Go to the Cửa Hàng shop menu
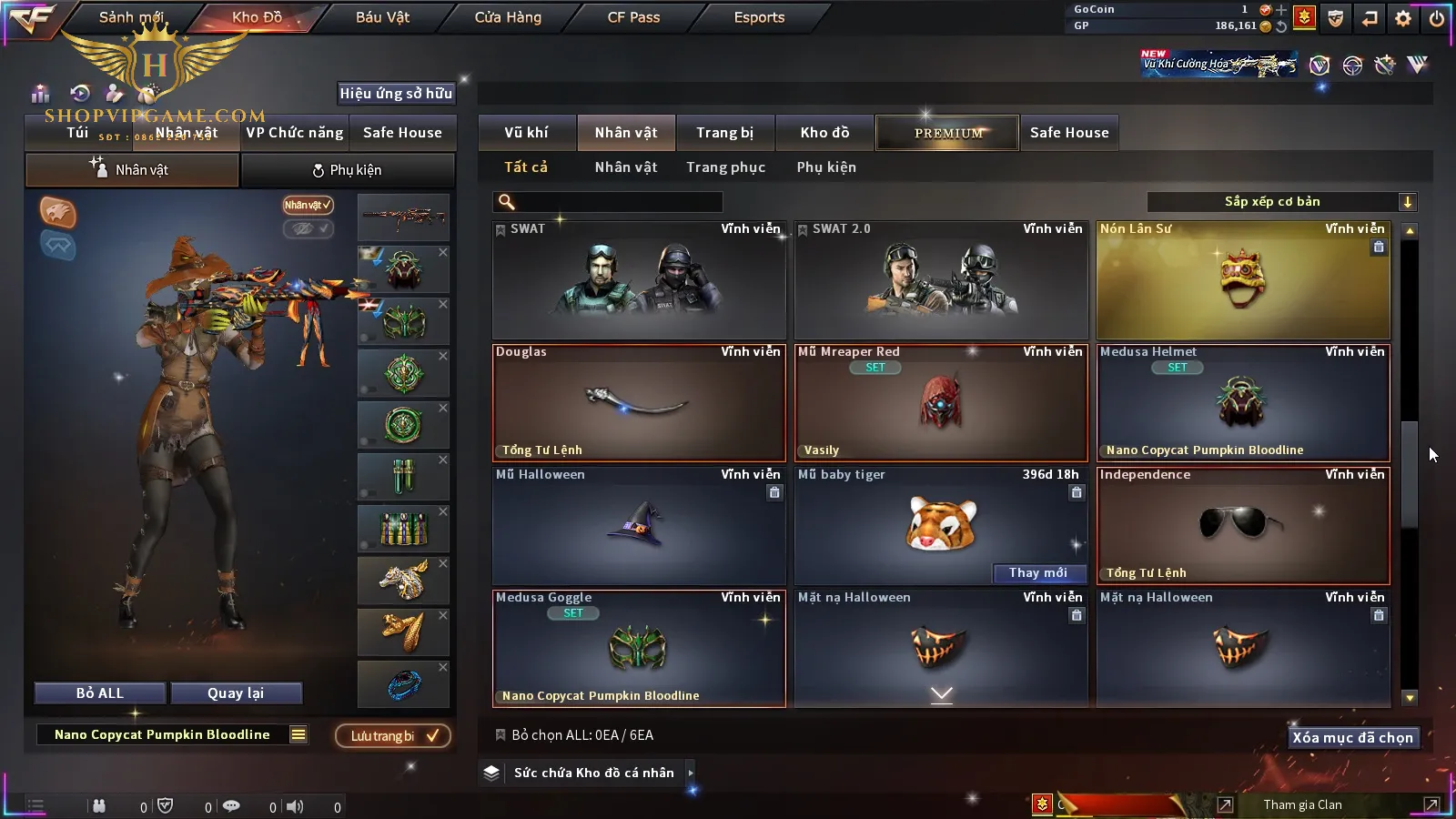This screenshot has height=819, width=1456. (508, 17)
